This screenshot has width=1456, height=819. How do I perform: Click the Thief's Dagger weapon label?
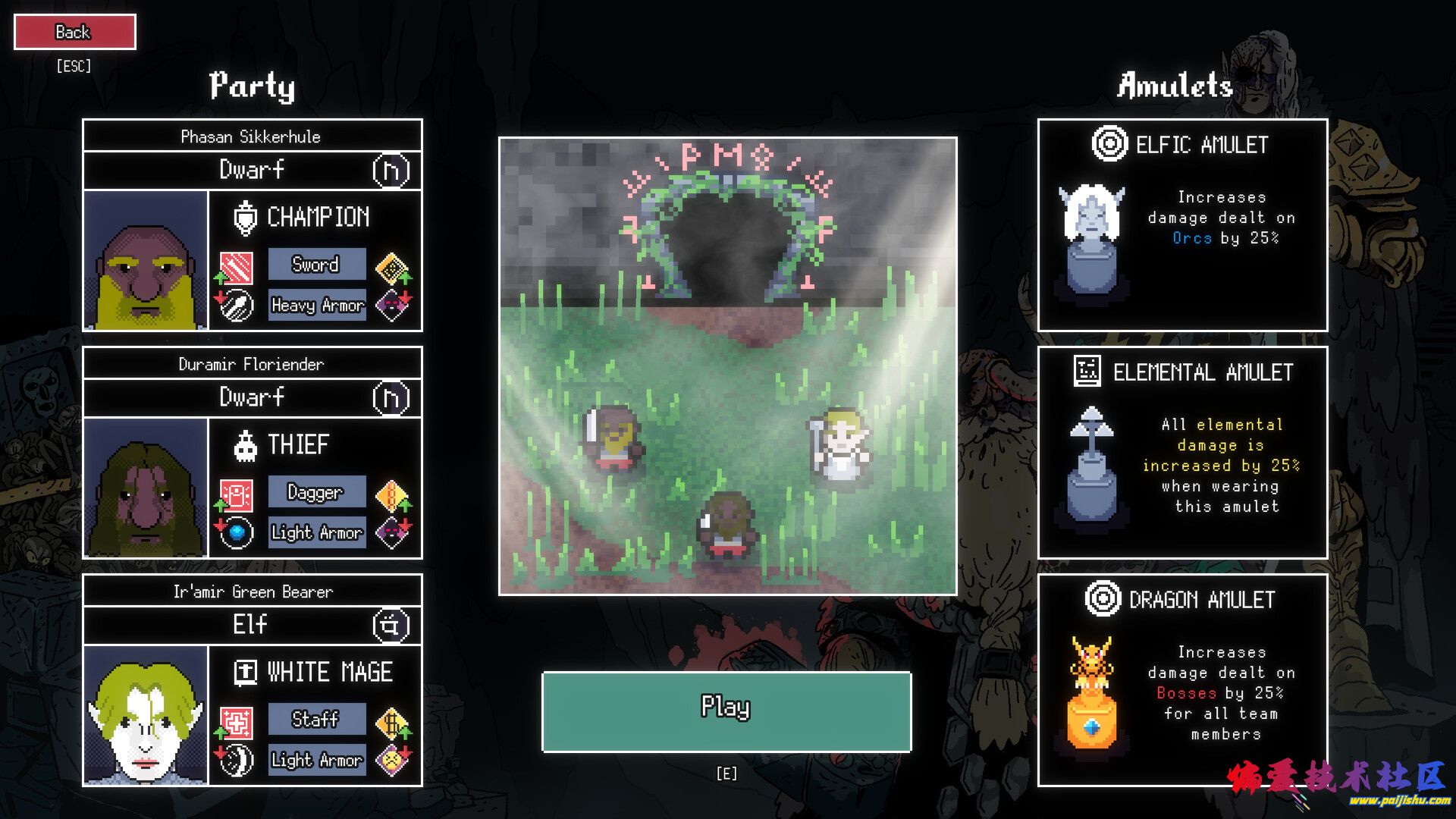tap(316, 492)
